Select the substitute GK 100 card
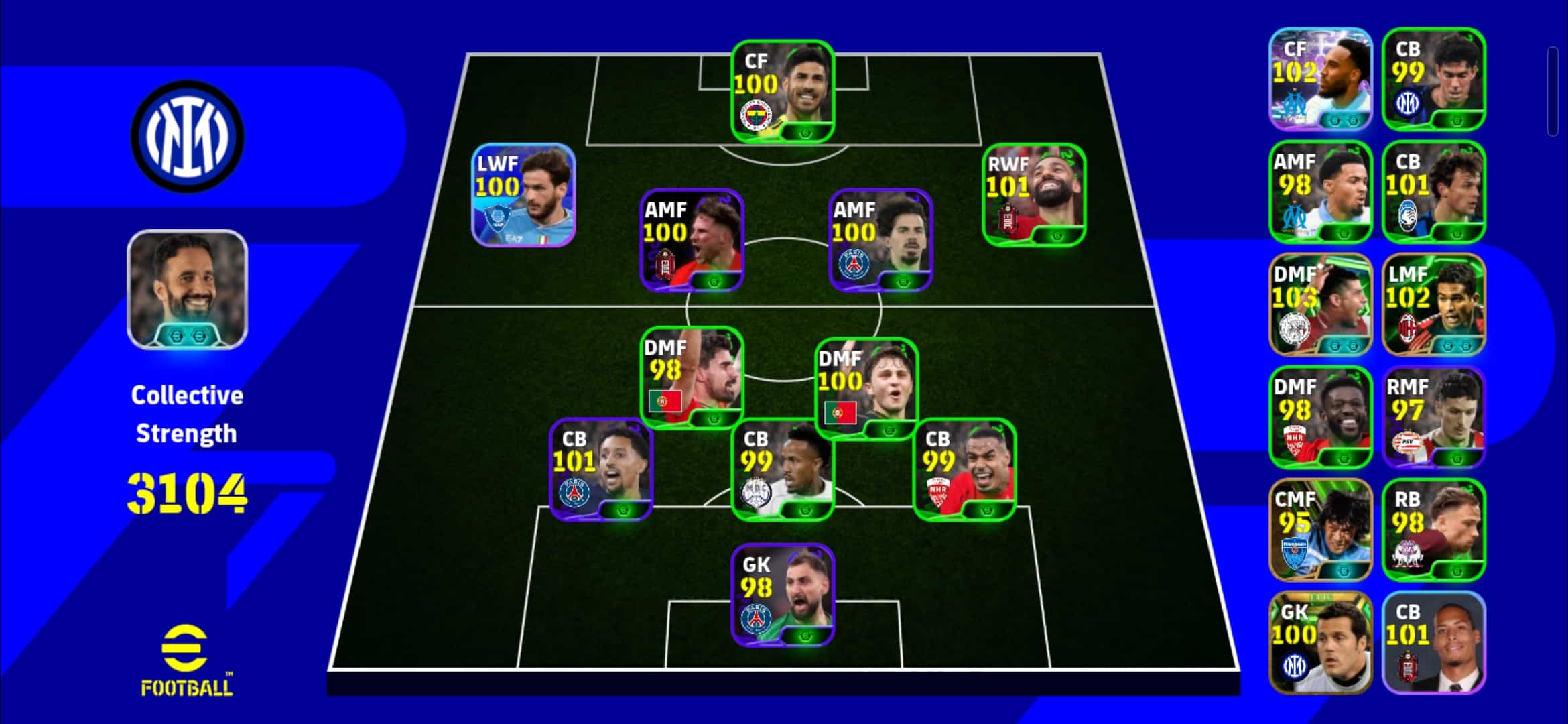 tap(1320, 642)
